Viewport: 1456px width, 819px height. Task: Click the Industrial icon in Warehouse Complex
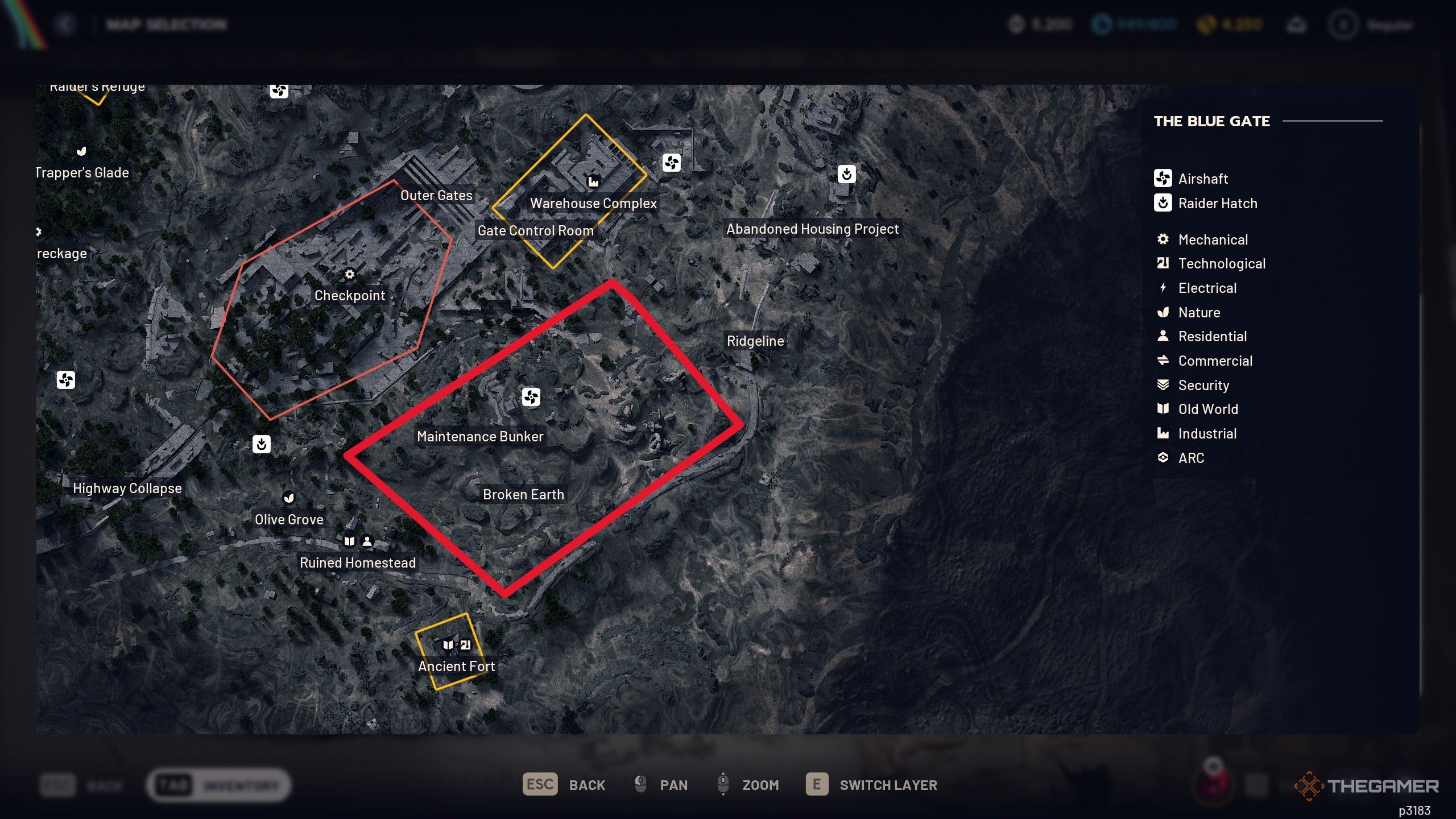[593, 181]
